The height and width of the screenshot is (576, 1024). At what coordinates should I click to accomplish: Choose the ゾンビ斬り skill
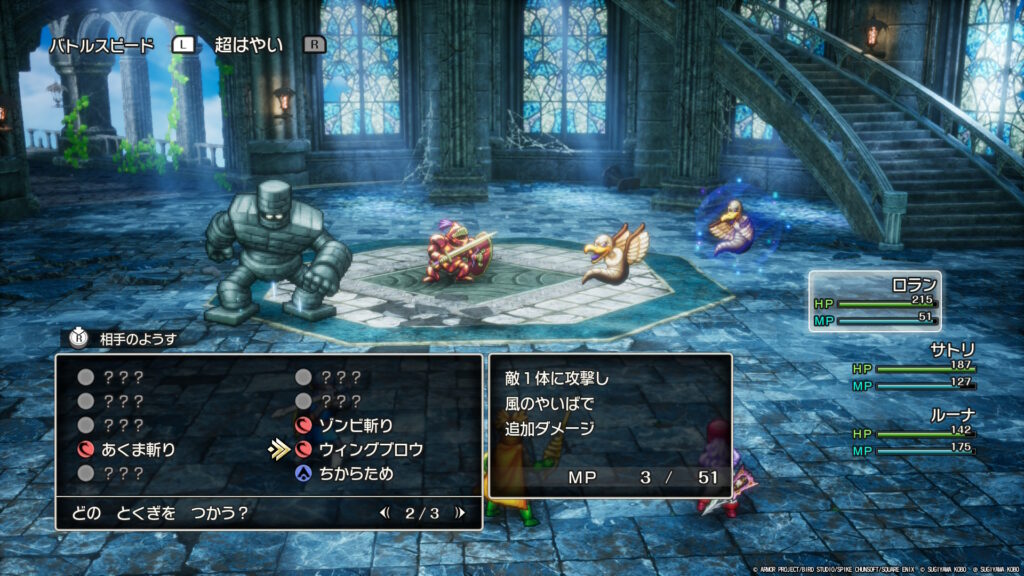pyautogui.click(x=356, y=426)
